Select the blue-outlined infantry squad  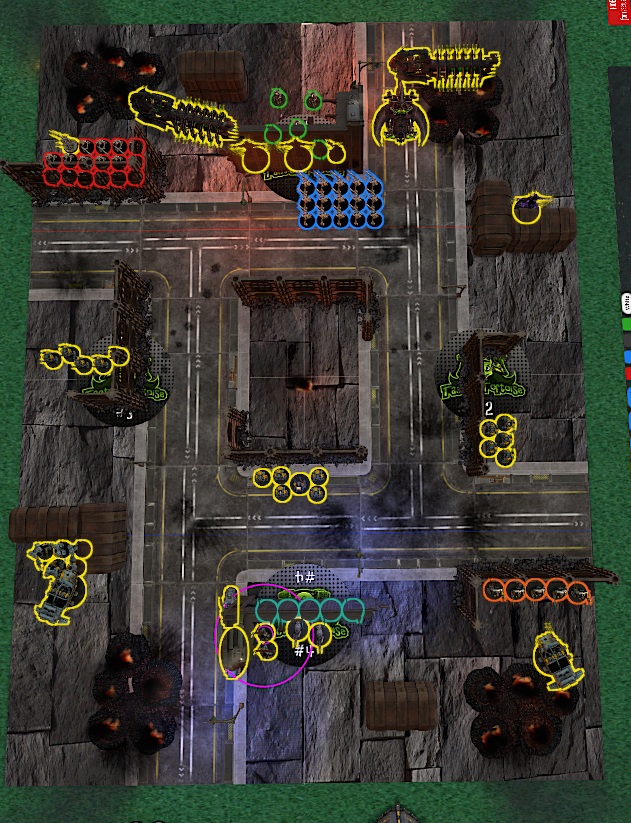point(341,199)
